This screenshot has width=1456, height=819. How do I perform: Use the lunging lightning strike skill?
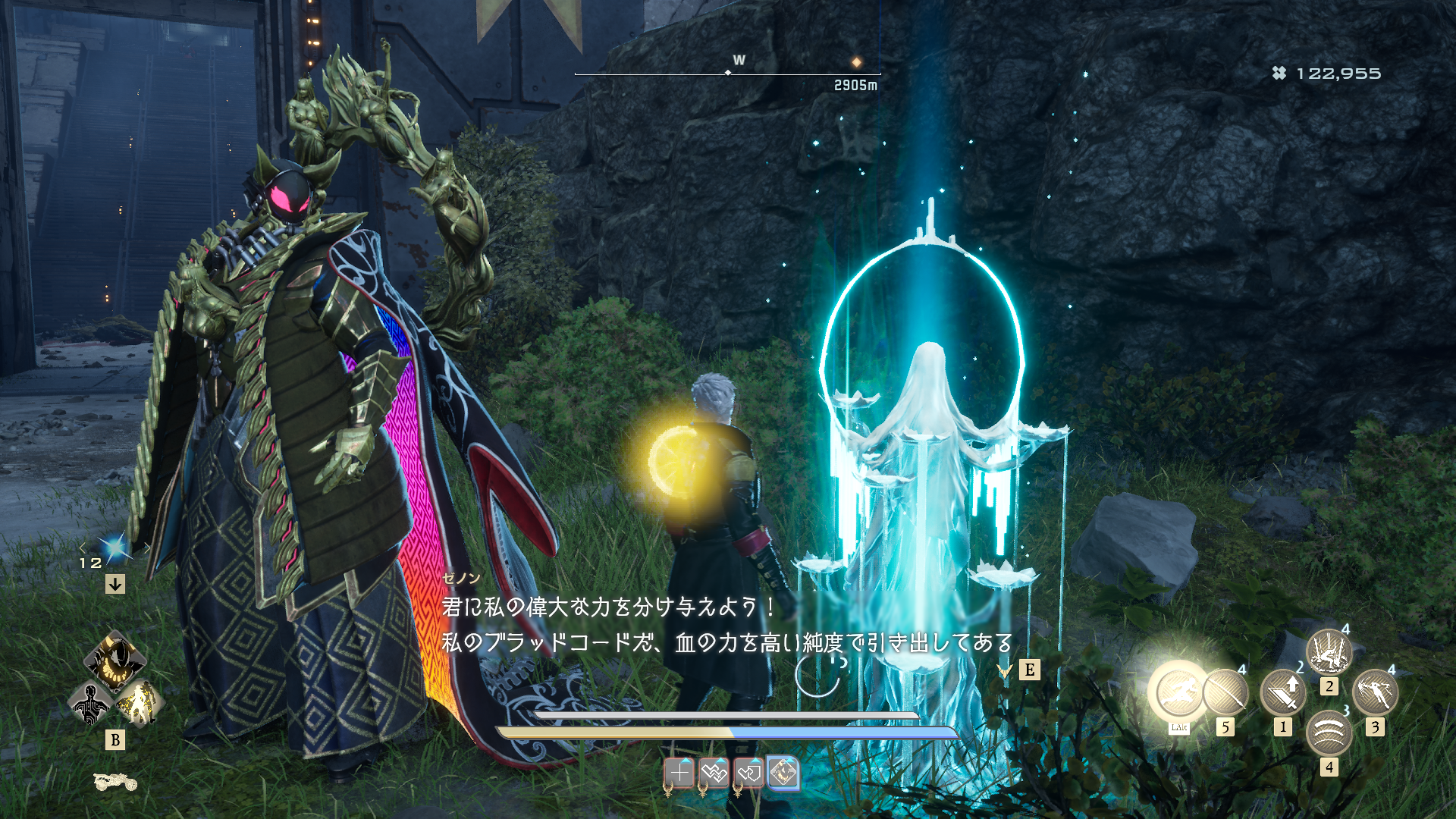pos(1375,692)
